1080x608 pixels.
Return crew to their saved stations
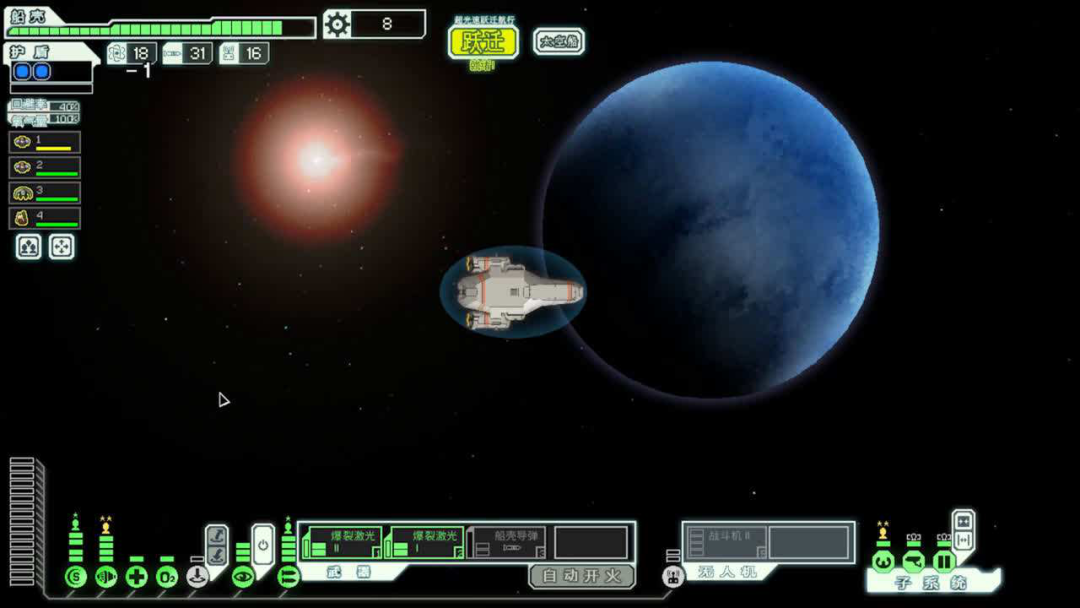pos(61,247)
